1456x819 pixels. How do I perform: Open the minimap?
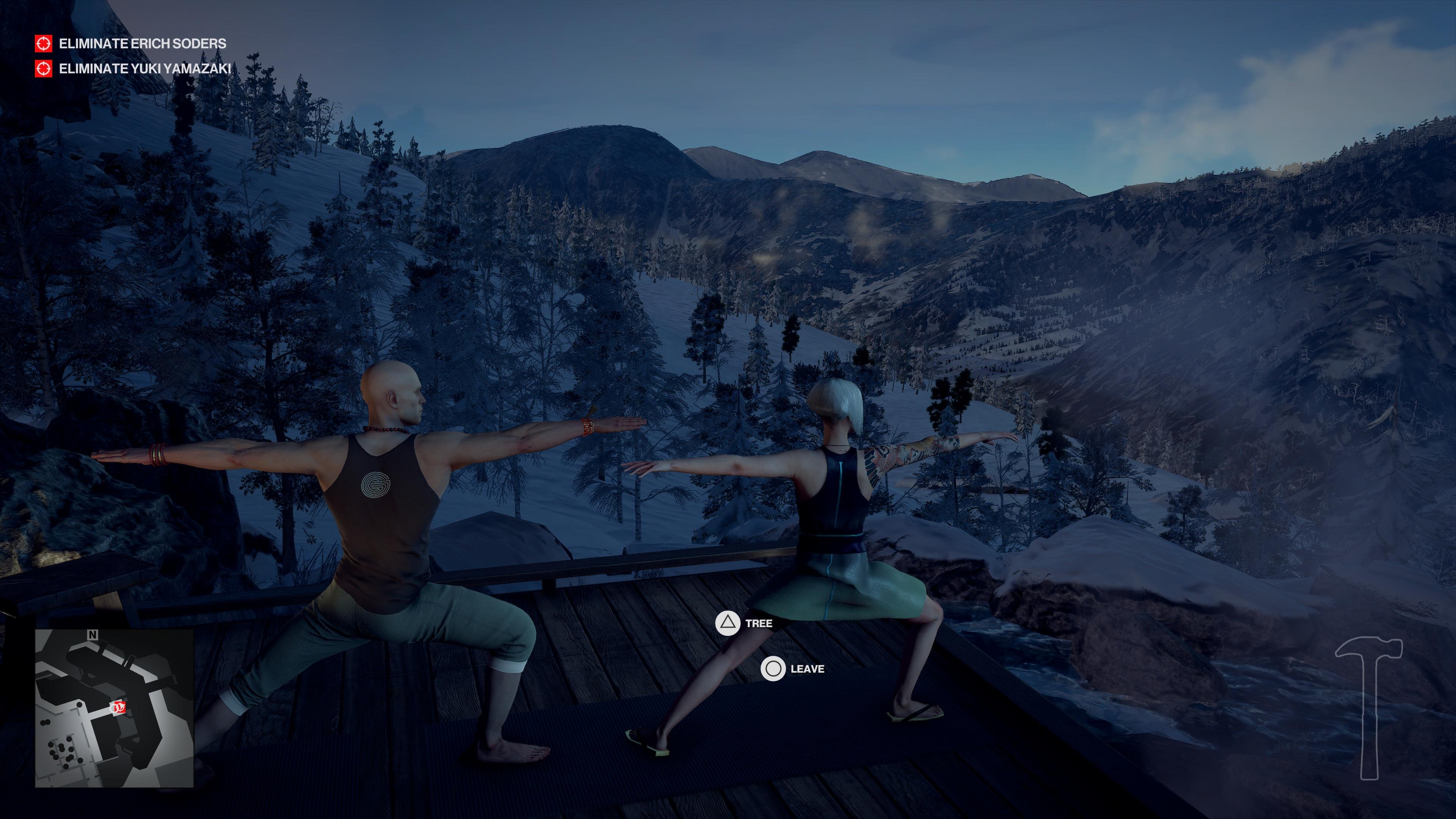point(114,708)
